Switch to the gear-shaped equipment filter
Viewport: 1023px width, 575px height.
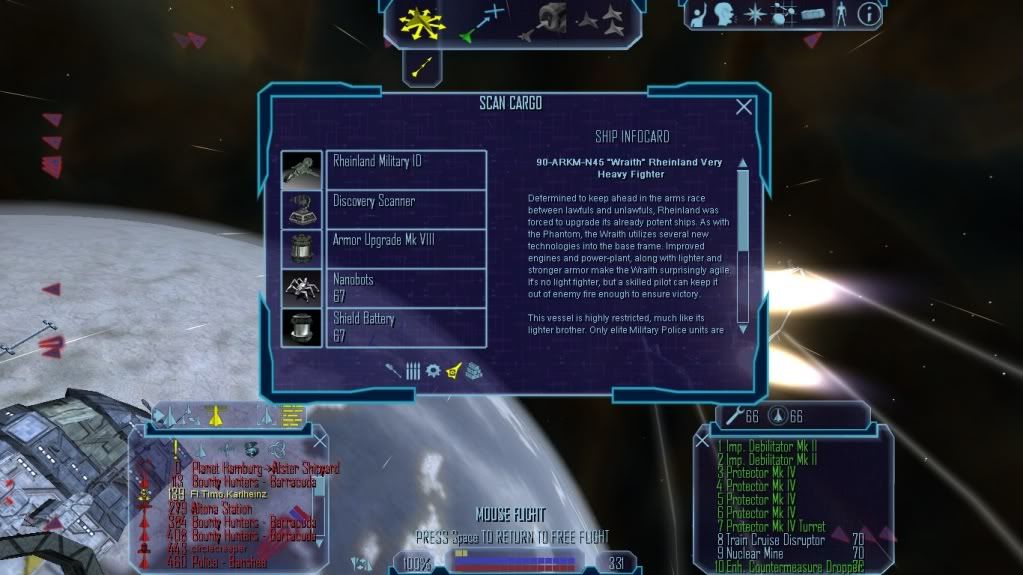click(433, 370)
